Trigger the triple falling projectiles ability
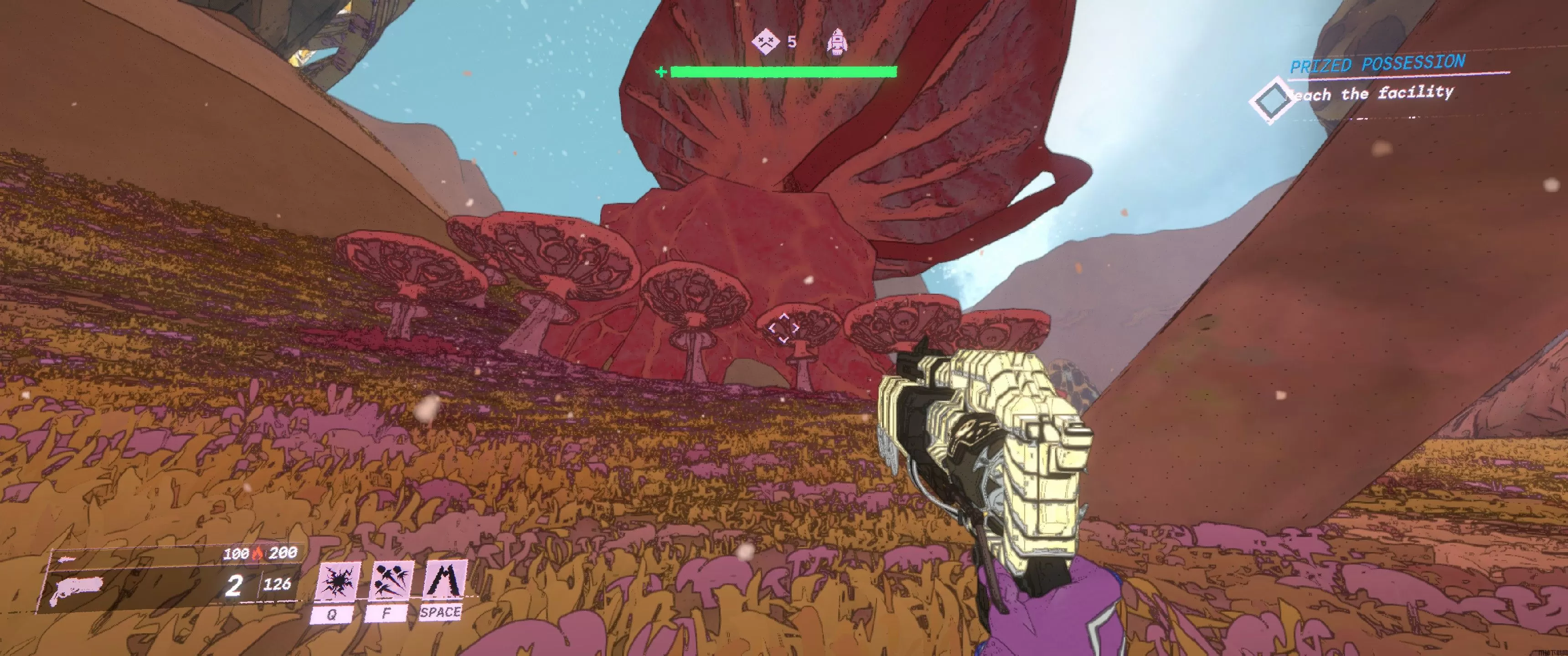This screenshot has height=656, width=1568. (390, 582)
